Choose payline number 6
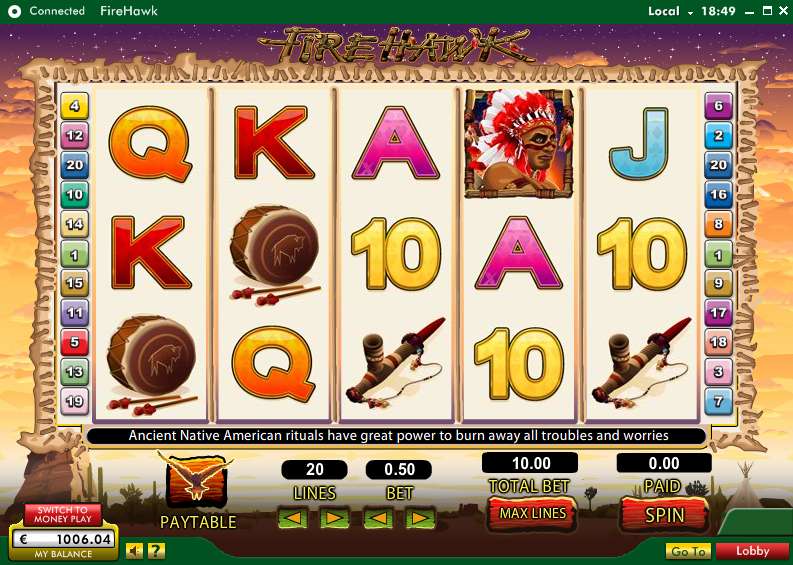Image resolution: width=793 pixels, height=565 pixels. point(718,104)
